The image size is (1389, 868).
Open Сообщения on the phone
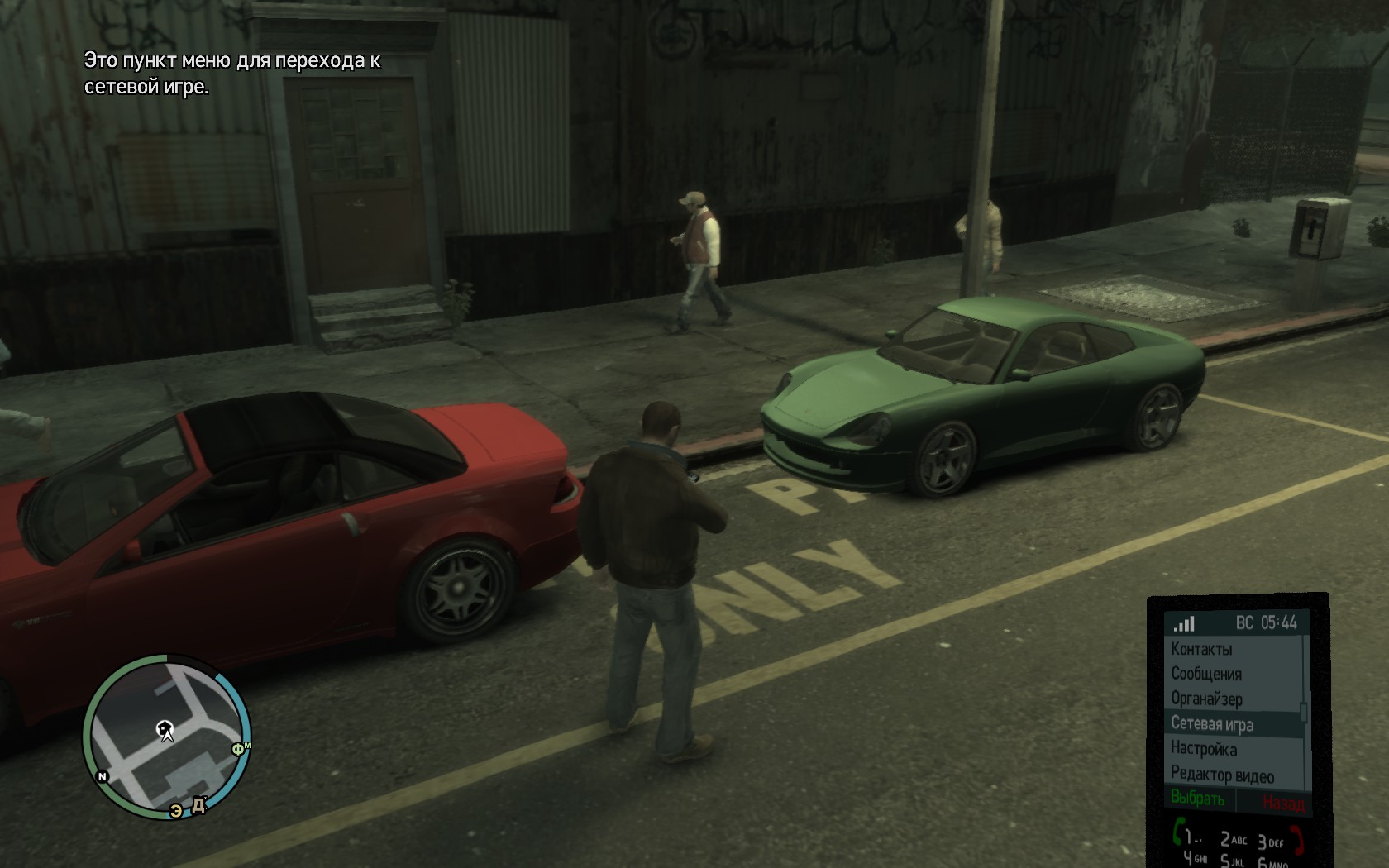pyautogui.click(x=1206, y=675)
